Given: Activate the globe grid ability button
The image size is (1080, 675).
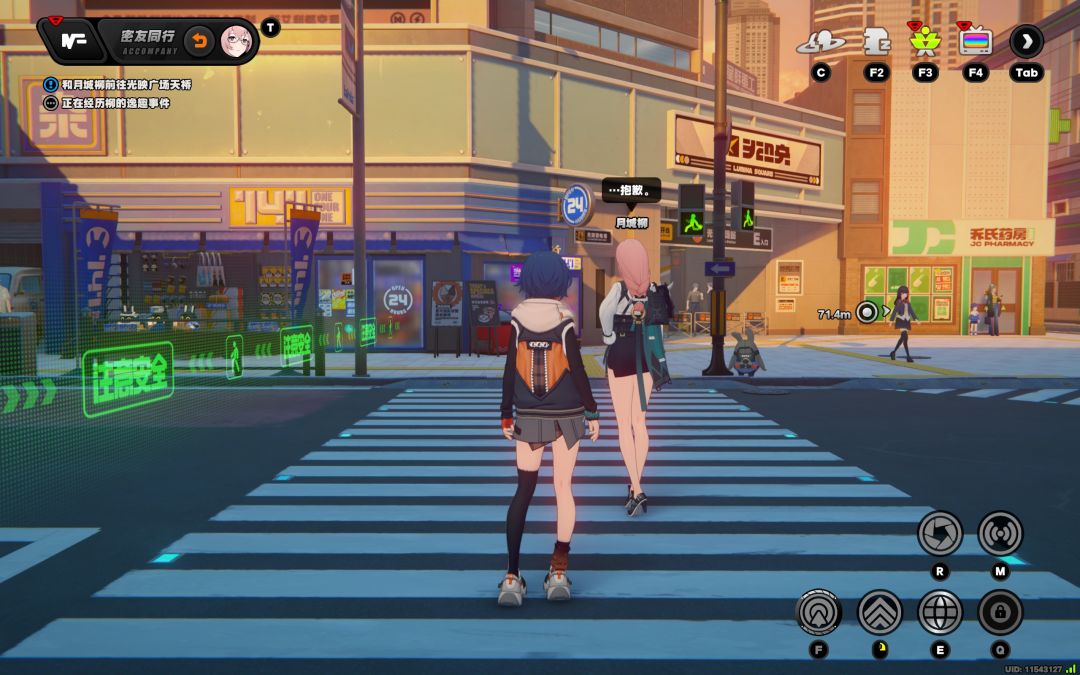Looking at the screenshot, I should pyautogui.click(x=940, y=612).
